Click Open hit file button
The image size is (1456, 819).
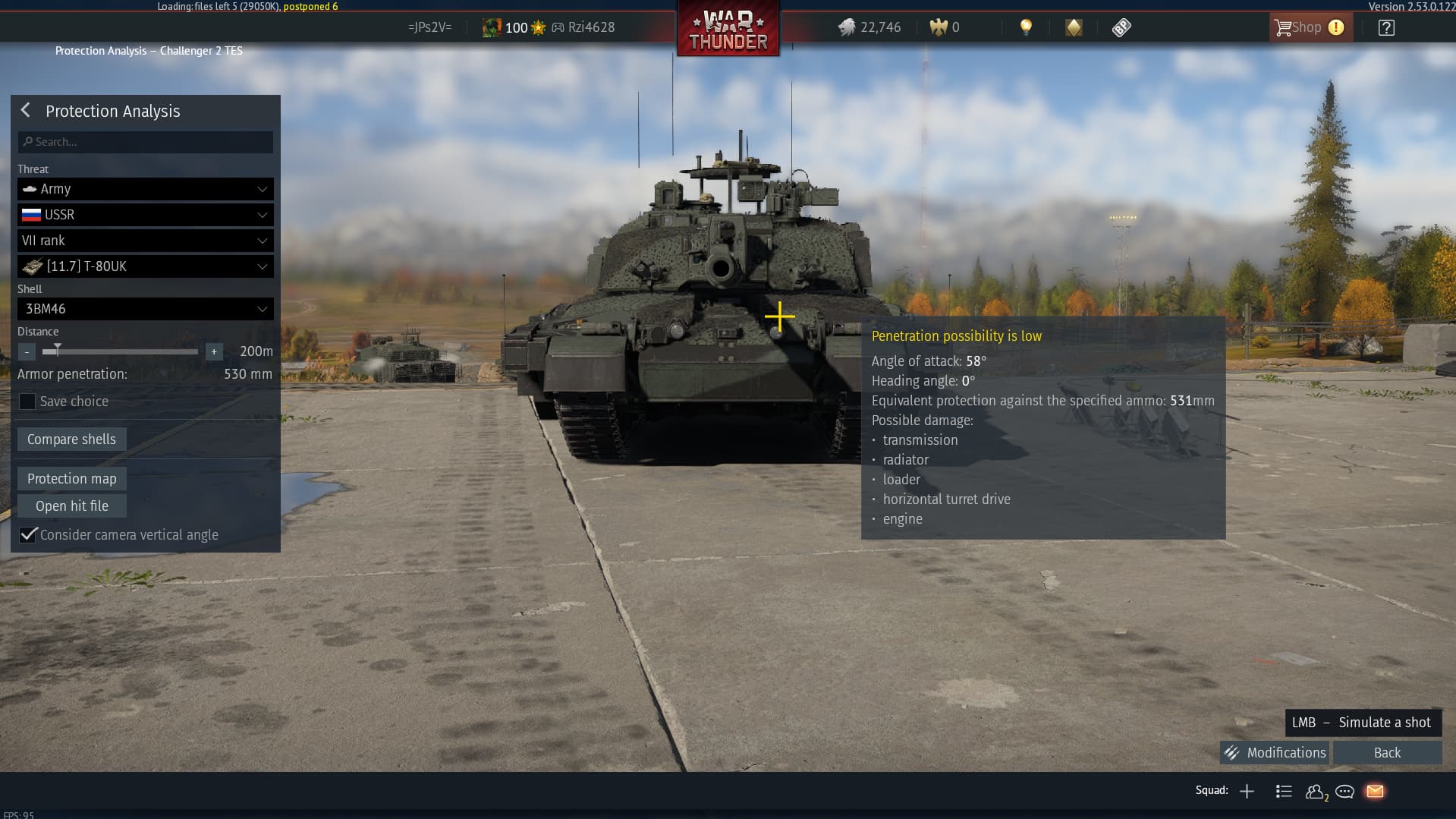point(71,506)
